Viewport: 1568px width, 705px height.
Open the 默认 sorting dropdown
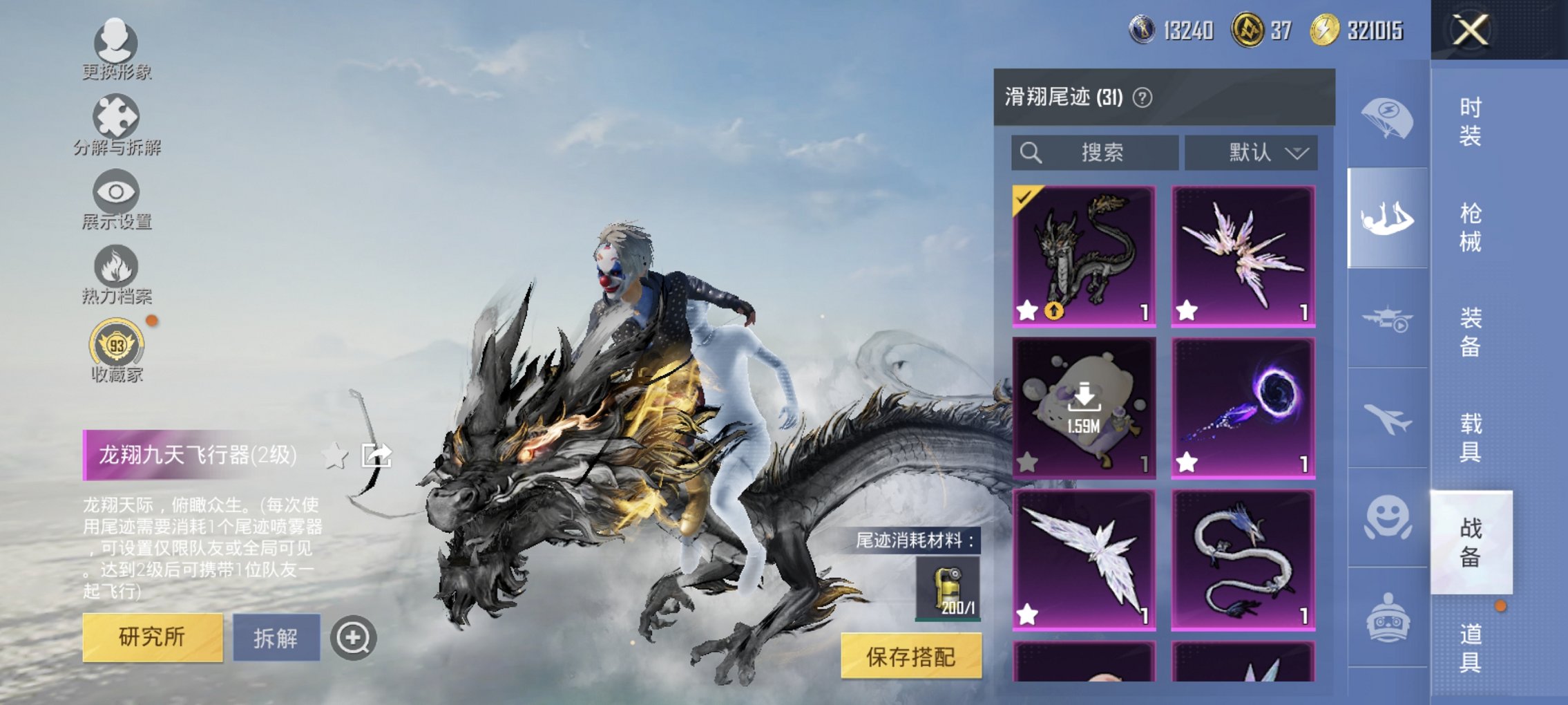tap(1257, 153)
